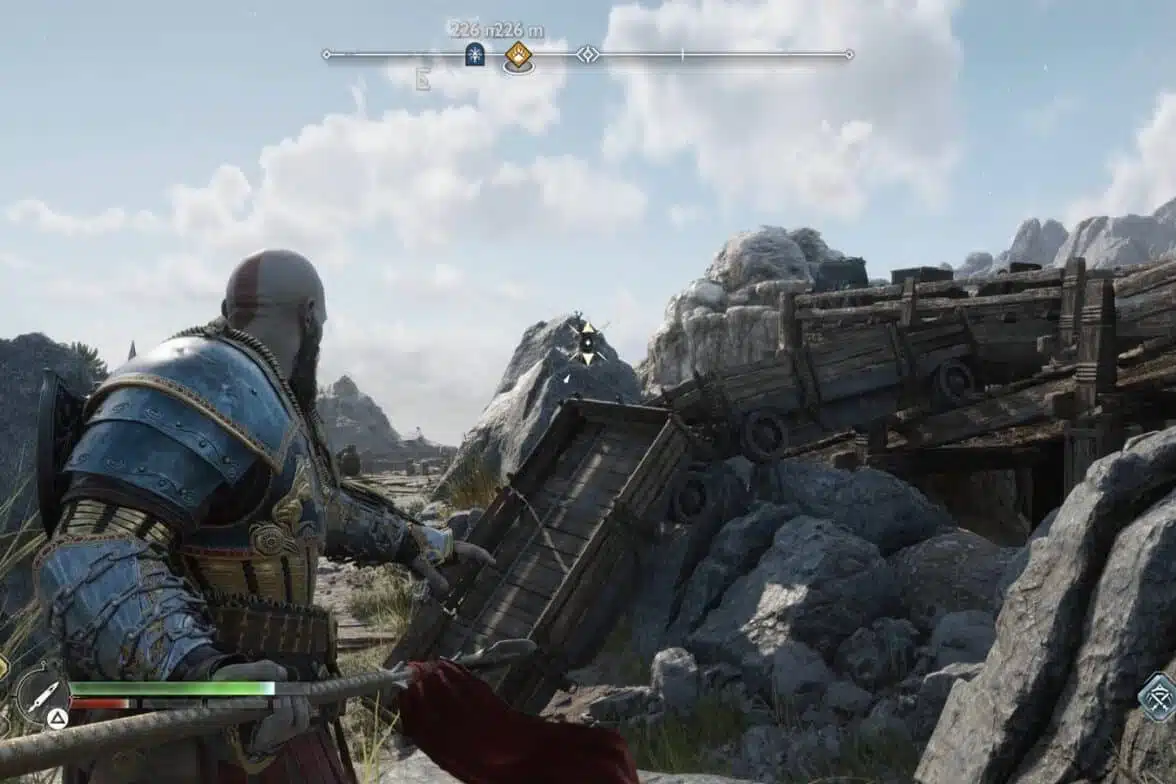Activate the companion crossed-arrows ability icon
Viewport: 1176px width, 784px height.
click(x=1158, y=696)
